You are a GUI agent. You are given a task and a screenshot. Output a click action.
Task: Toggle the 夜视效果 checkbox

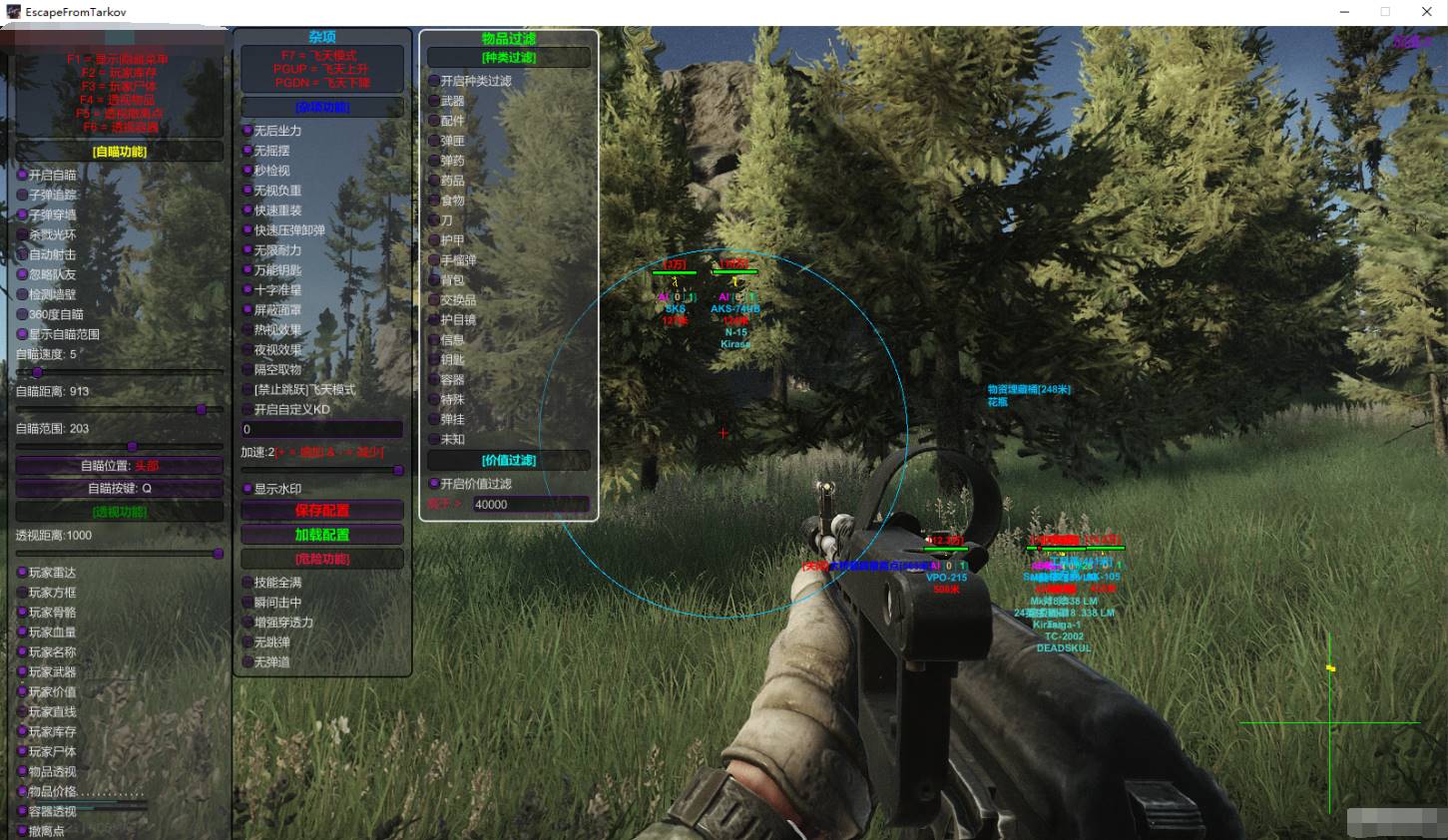coord(247,350)
